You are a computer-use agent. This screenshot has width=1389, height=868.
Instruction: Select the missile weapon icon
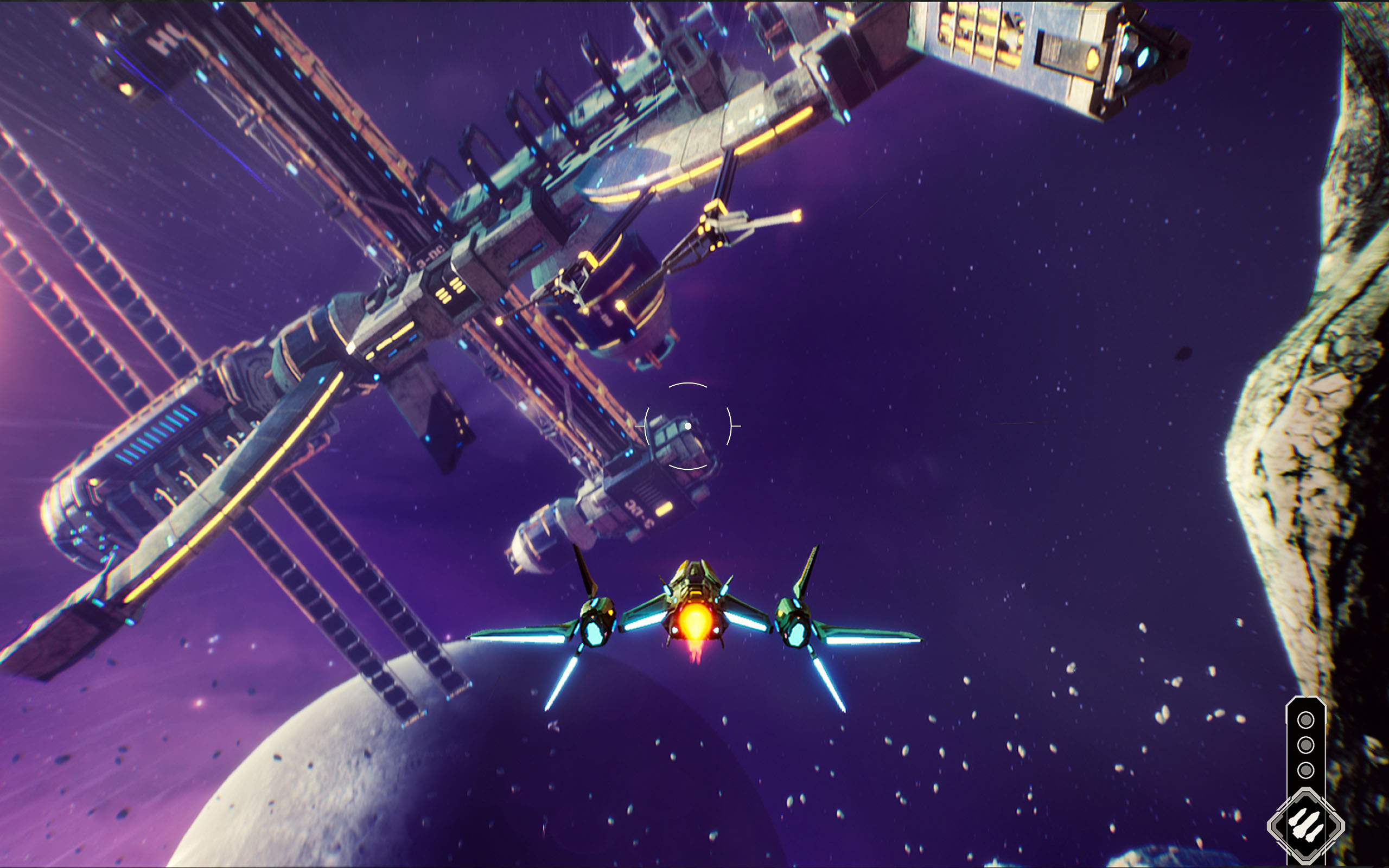click(x=1305, y=826)
